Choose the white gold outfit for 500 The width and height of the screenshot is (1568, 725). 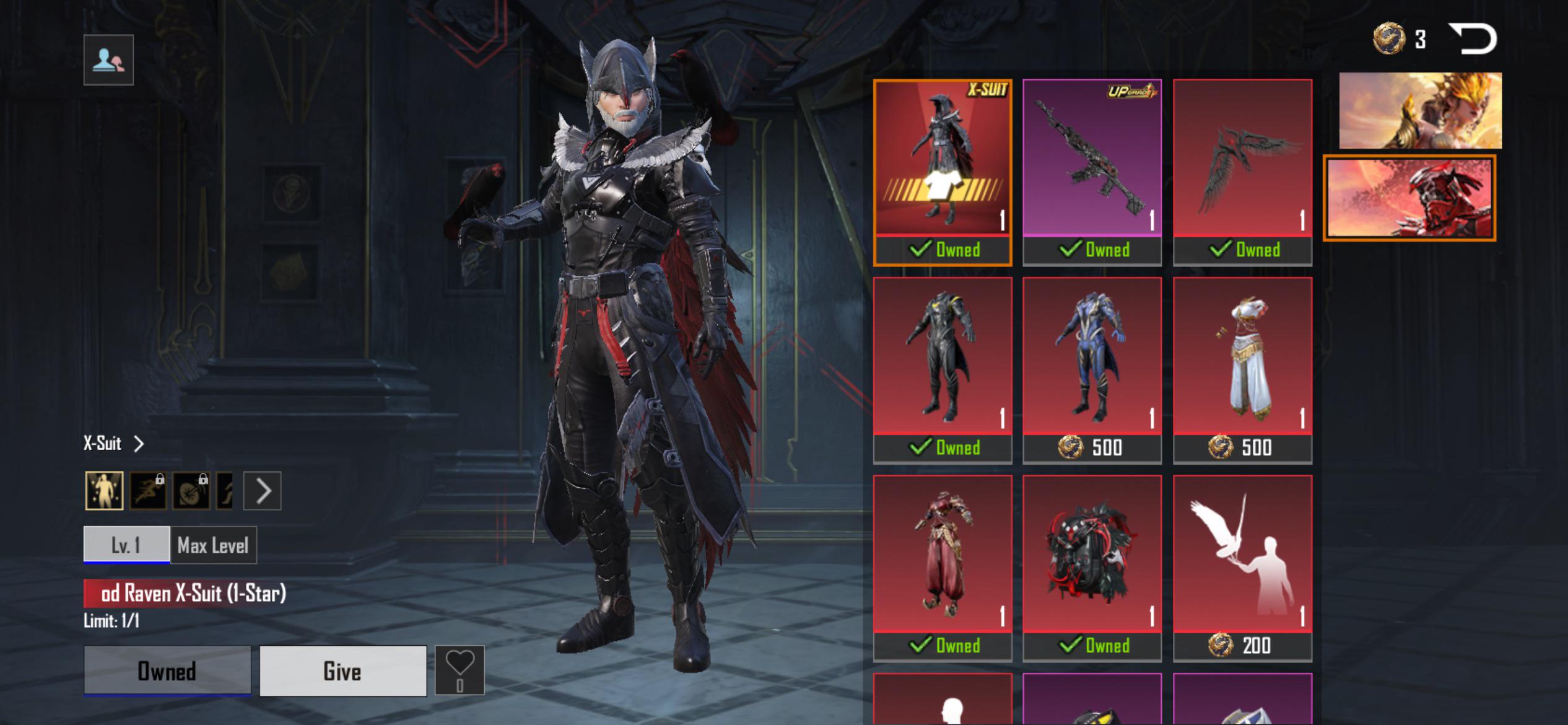point(1242,369)
